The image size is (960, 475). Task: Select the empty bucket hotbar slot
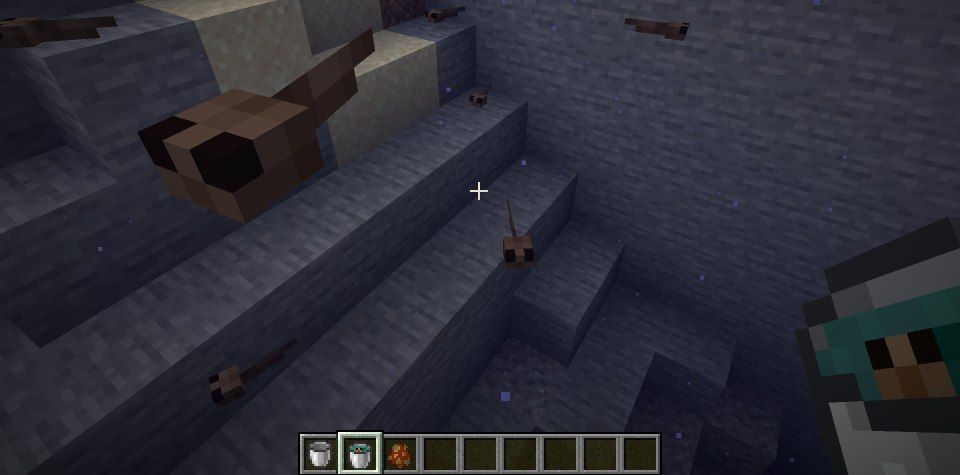320,453
